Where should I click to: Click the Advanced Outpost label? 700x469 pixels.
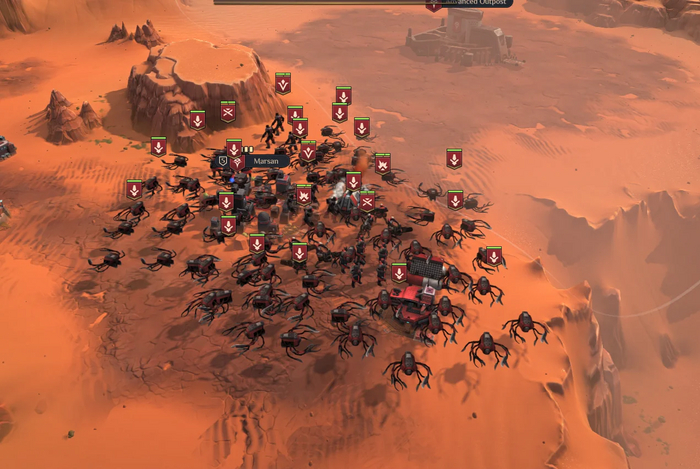pos(477,4)
